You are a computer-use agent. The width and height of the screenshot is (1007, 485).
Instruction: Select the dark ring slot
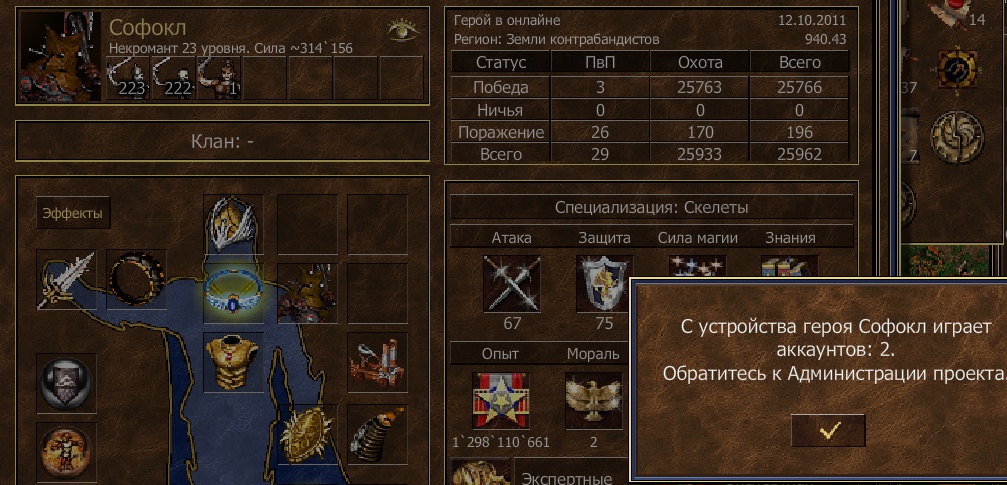point(136,280)
